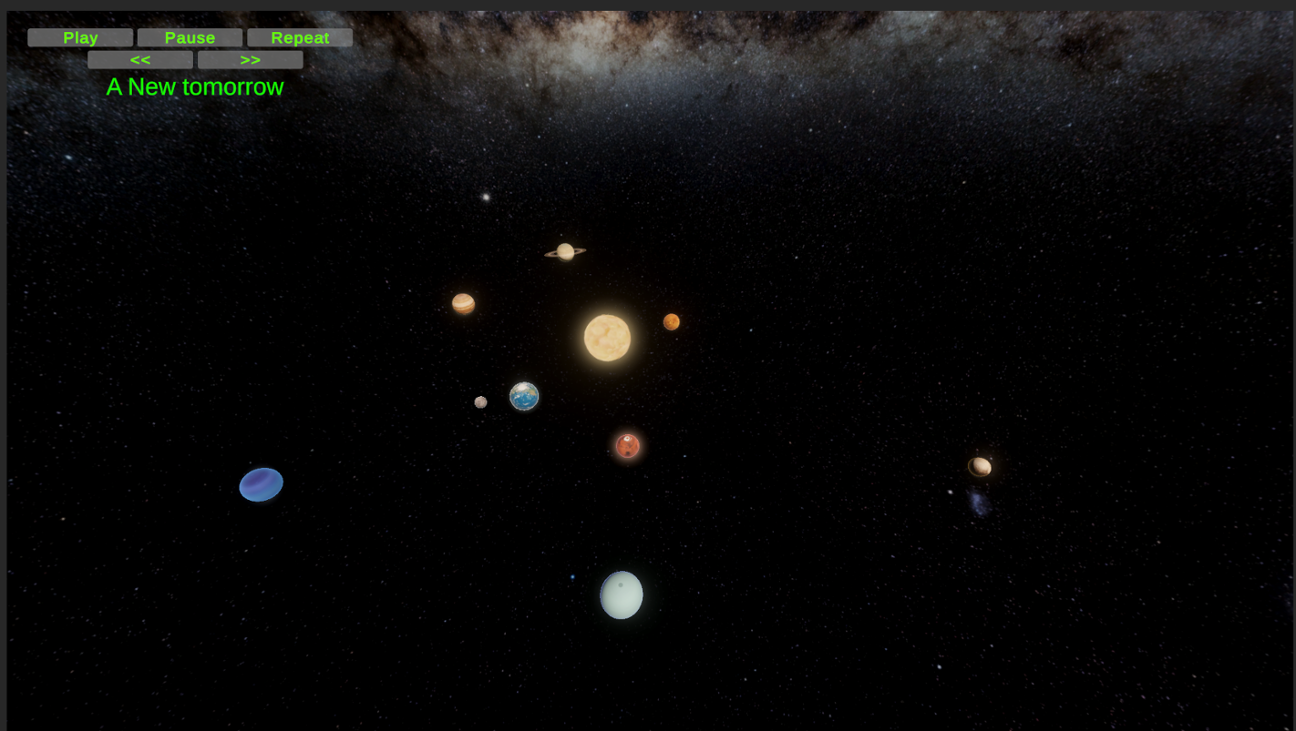Click the green 'A New tomorrow' title
The width and height of the screenshot is (1296, 731).
click(x=195, y=87)
